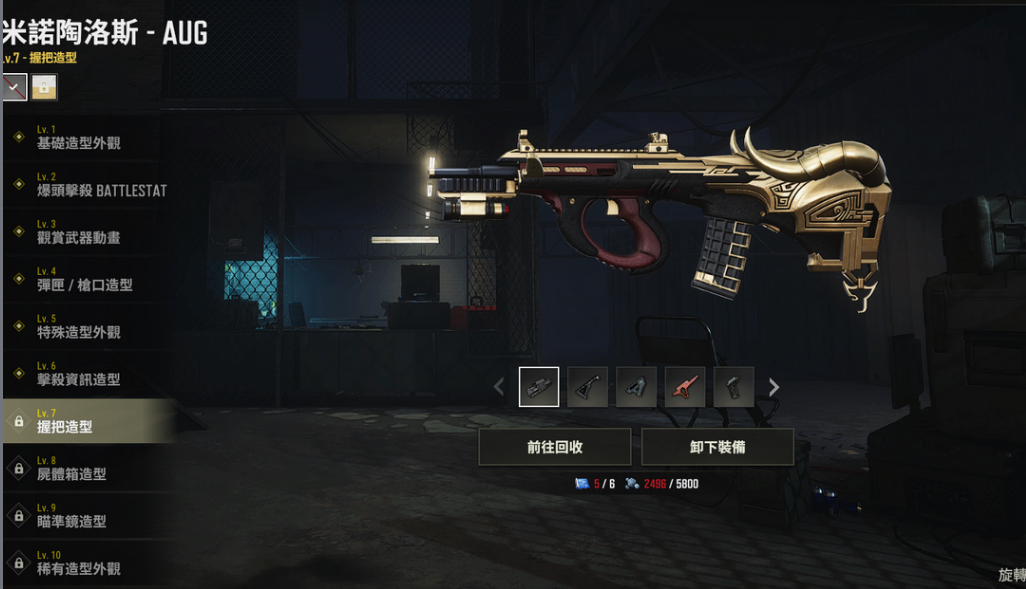
Task: Choose the locked gold color swatch
Action: point(43,88)
